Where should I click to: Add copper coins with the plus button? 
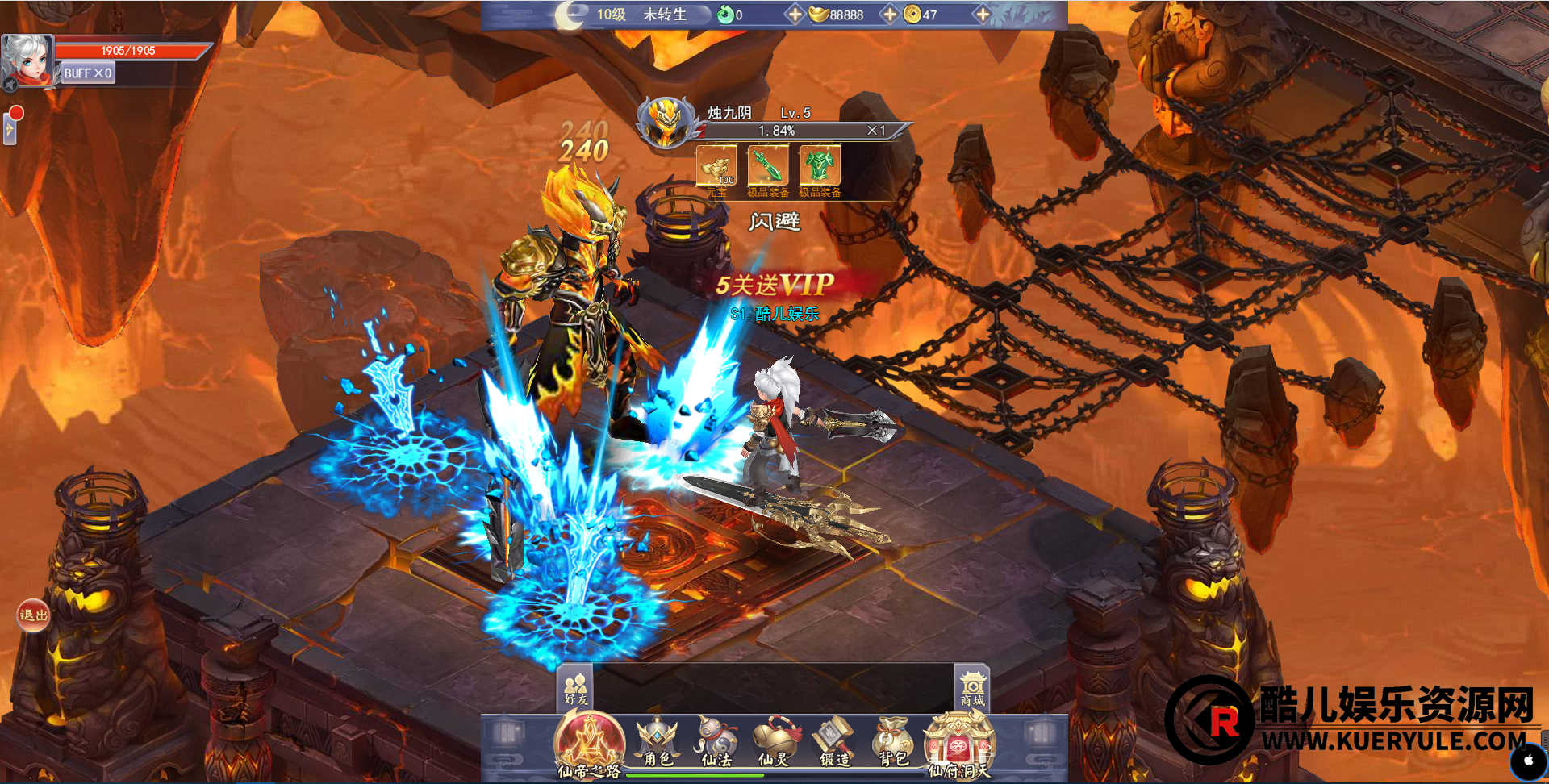pos(982,15)
